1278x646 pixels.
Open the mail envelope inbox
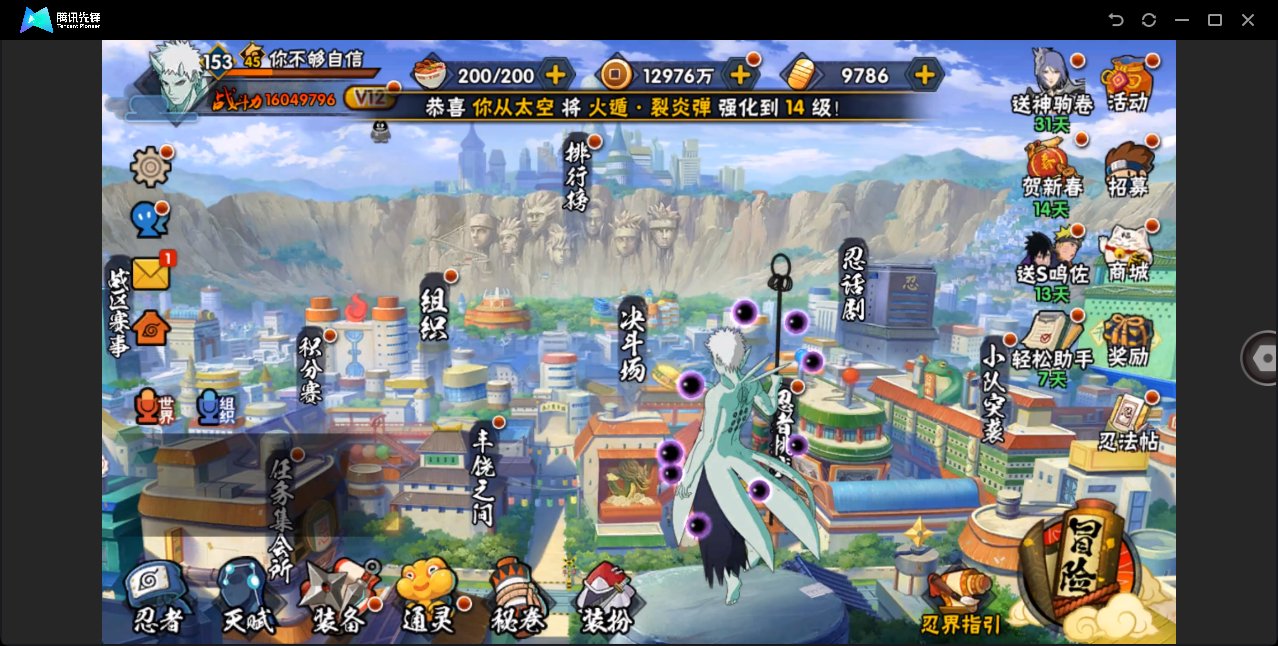click(x=151, y=273)
